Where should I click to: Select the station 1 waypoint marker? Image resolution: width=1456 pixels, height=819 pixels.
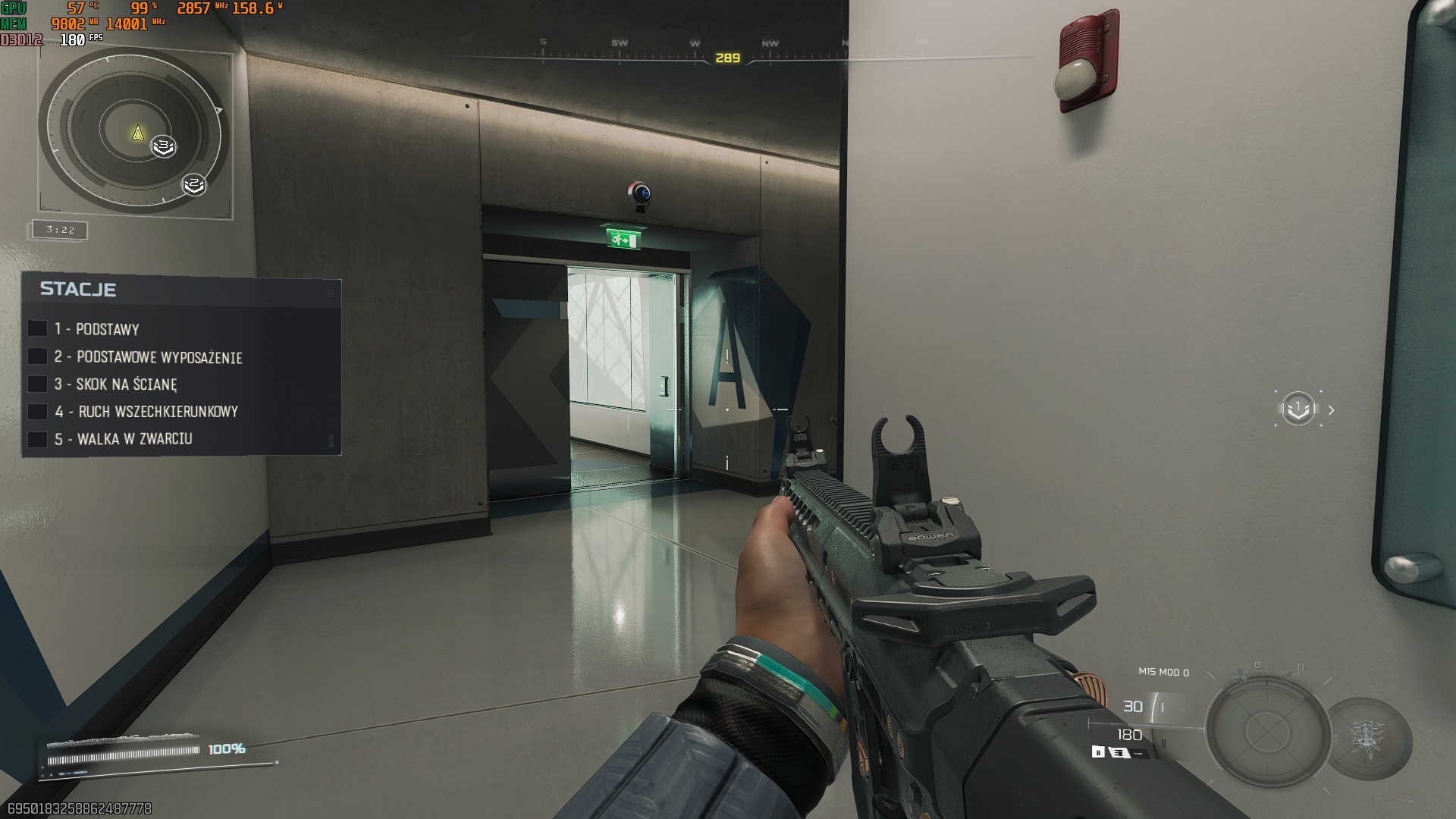(1298, 409)
